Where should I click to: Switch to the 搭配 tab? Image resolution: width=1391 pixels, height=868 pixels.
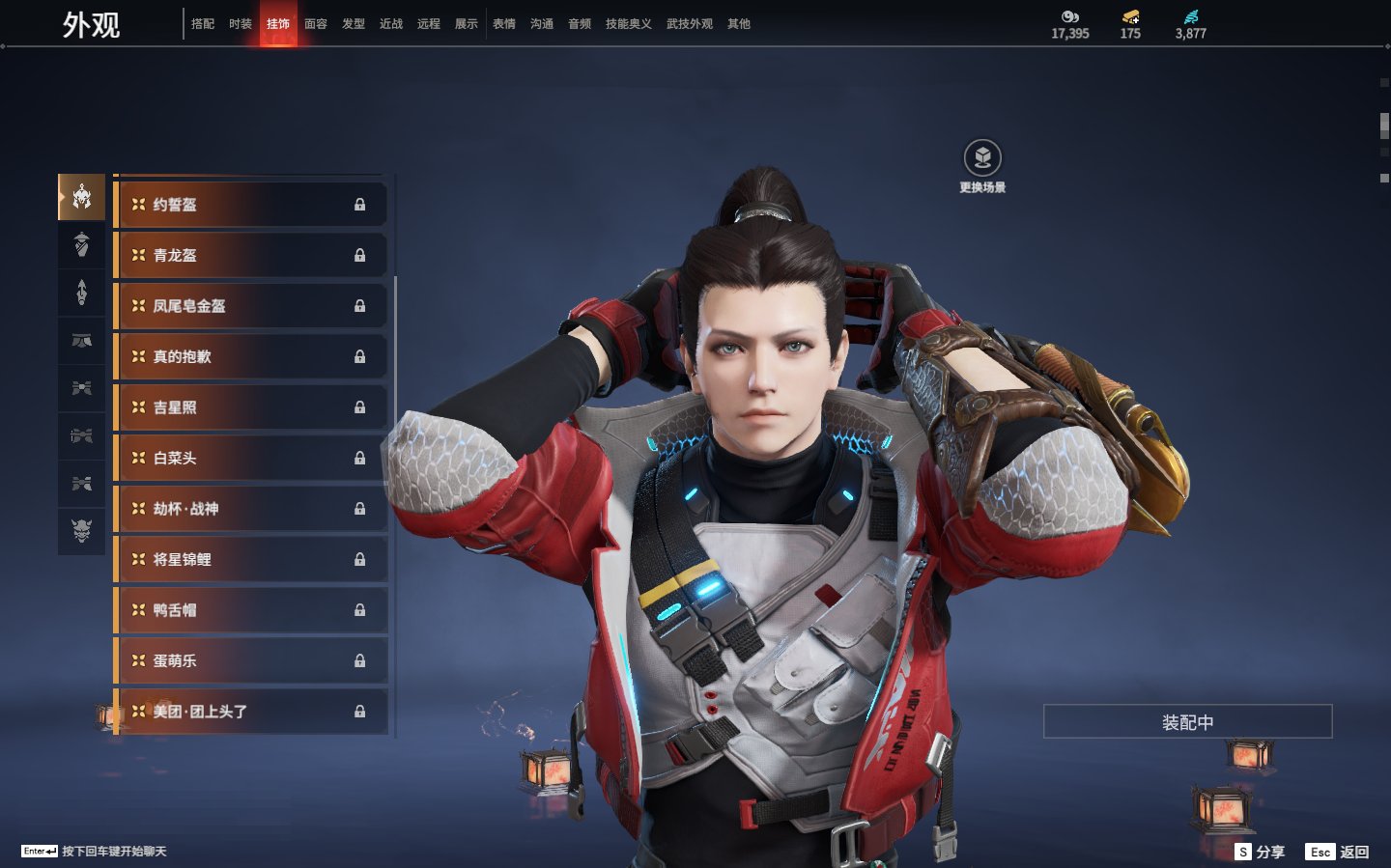point(203,24)
